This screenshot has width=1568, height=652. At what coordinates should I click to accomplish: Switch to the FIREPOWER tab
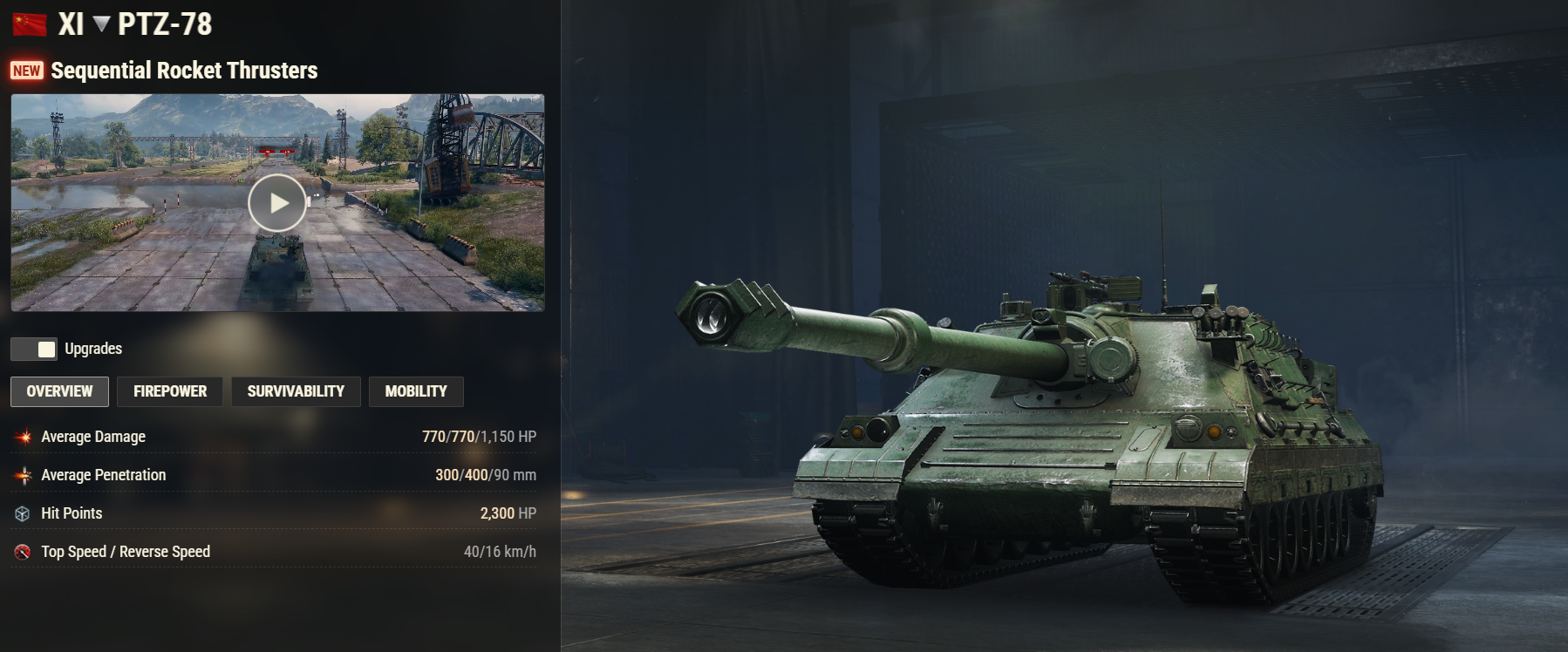tap(169, 391)
